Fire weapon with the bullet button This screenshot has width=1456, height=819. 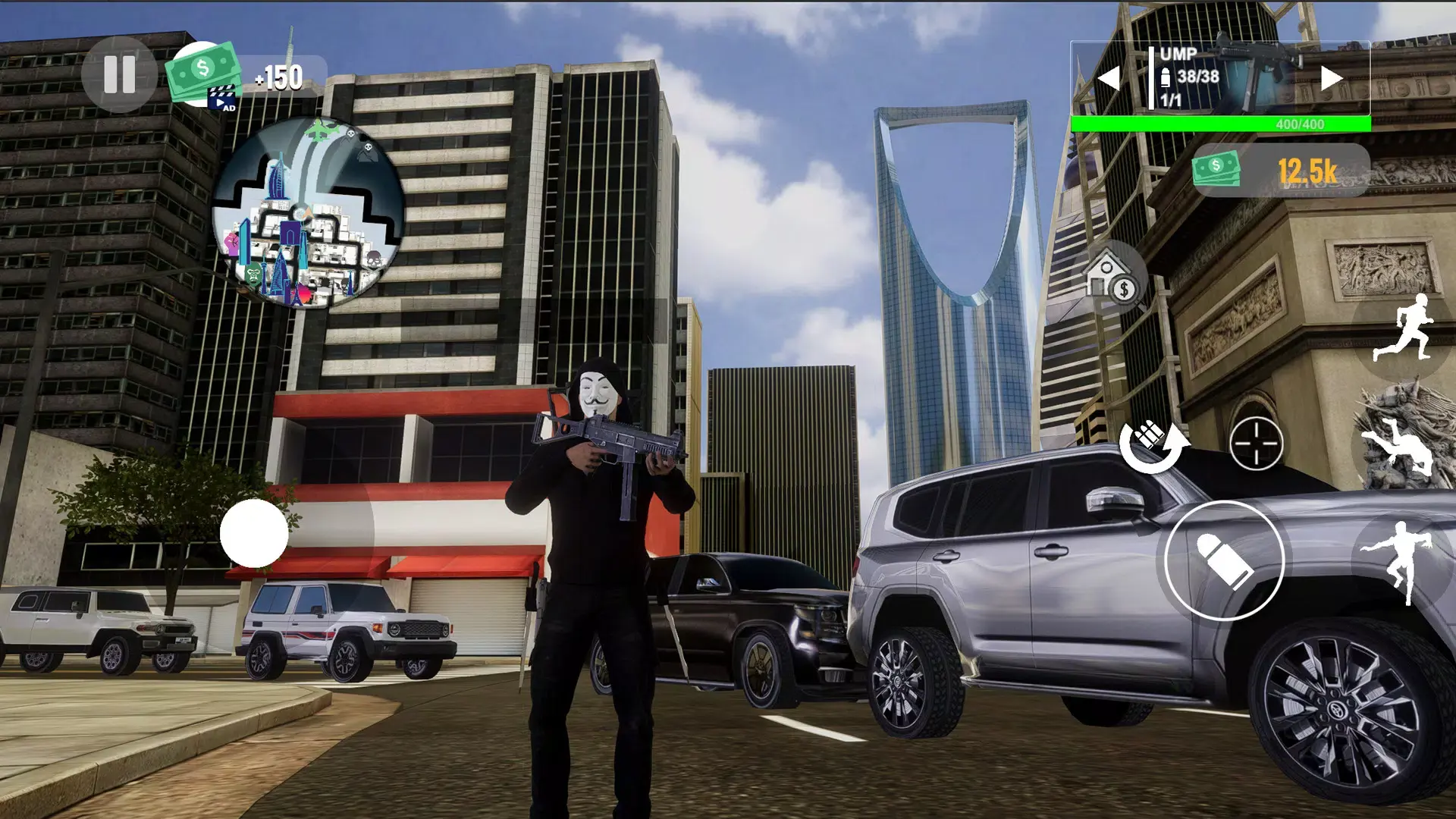[1223, 560]
